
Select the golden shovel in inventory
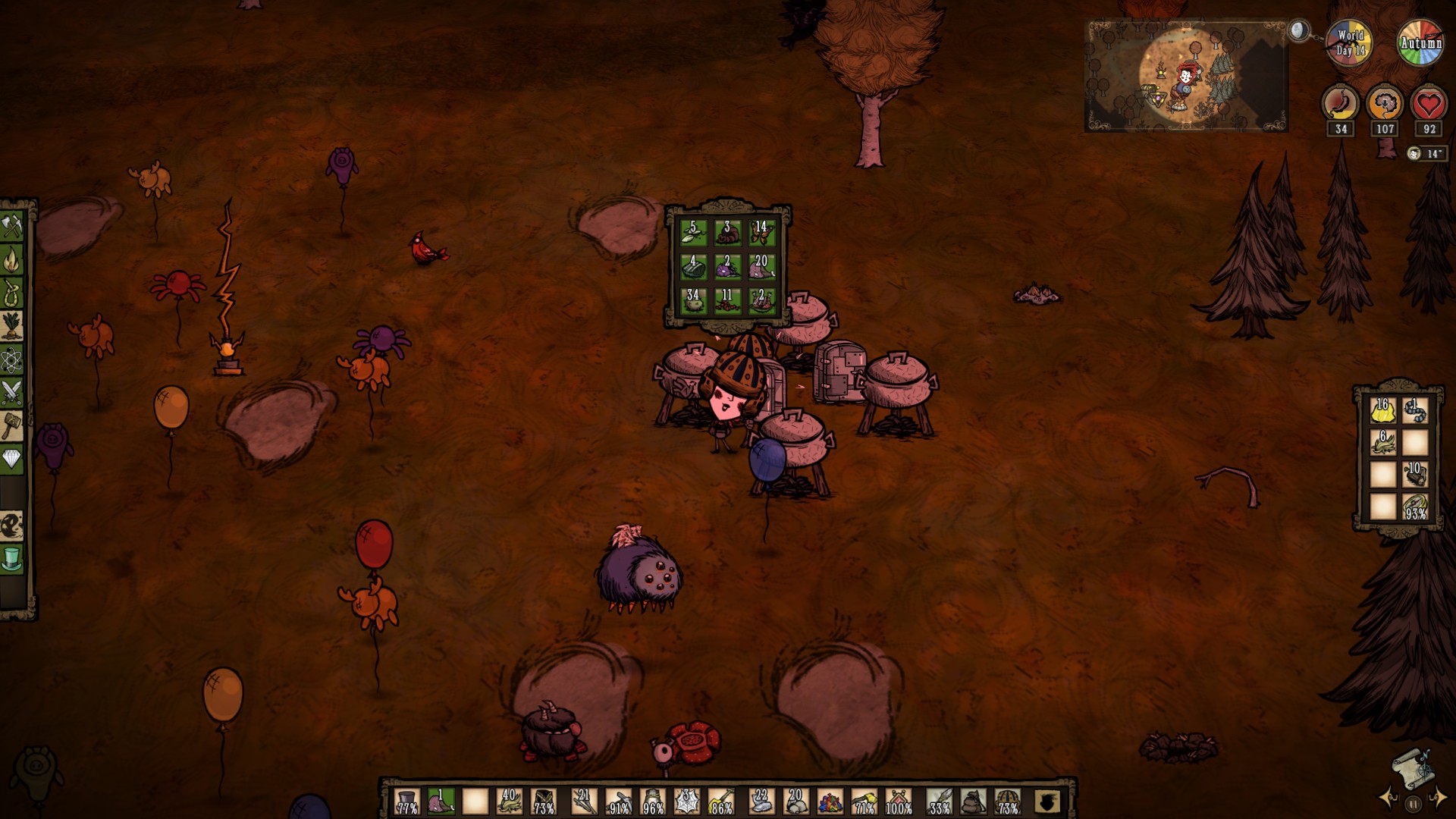pos(721,801)
